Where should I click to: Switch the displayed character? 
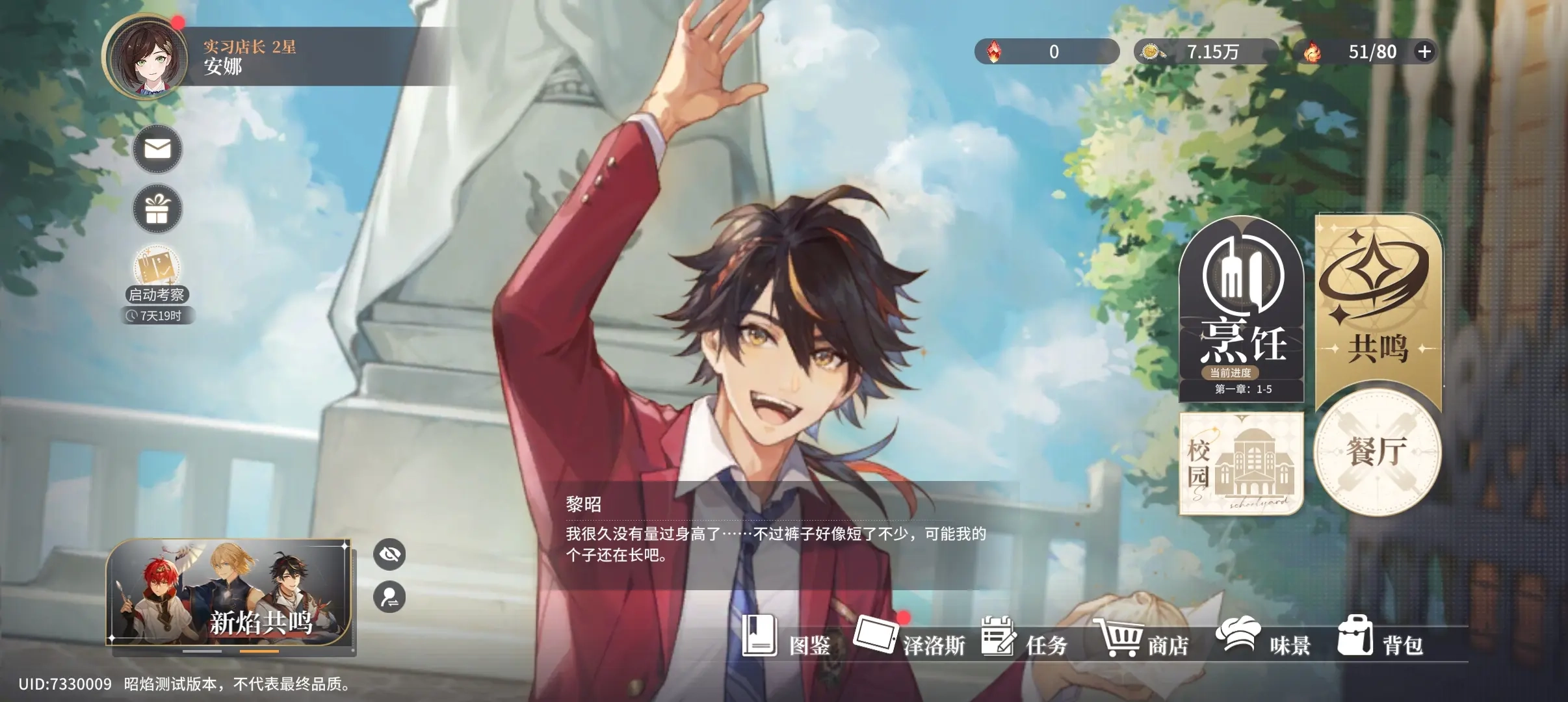[x=389, y=597]
